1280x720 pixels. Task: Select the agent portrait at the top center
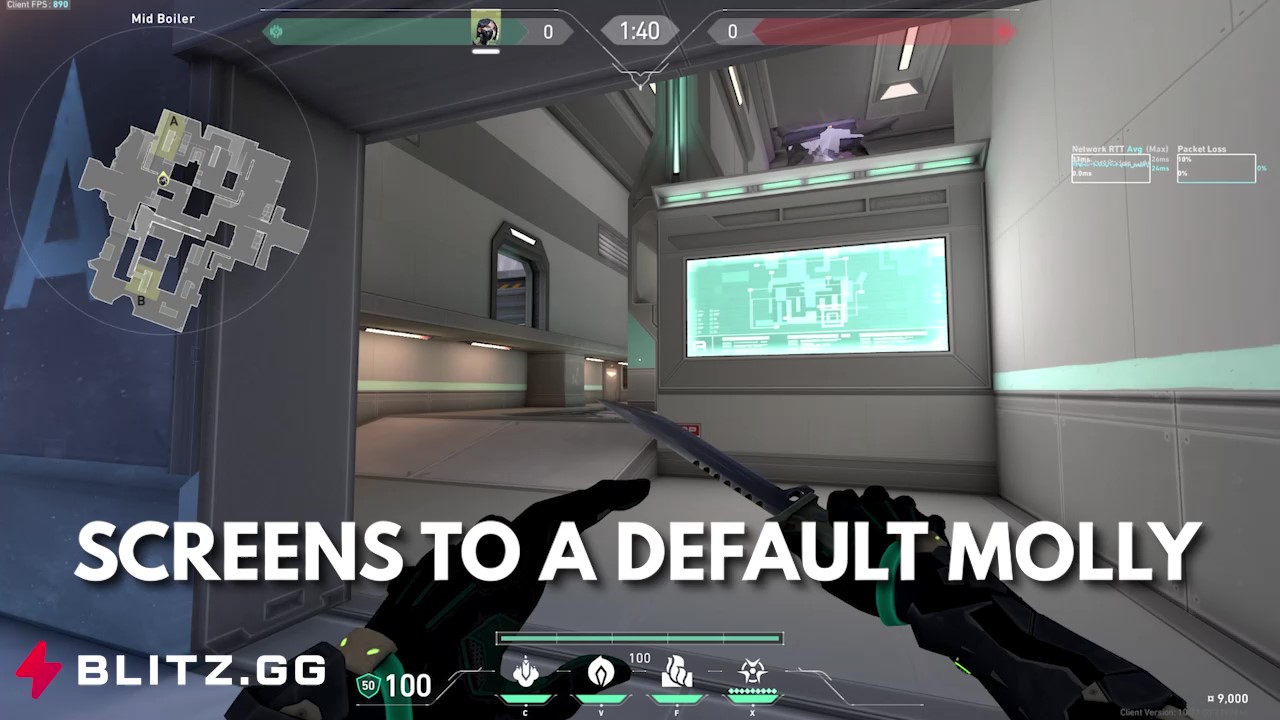(486, 27)
